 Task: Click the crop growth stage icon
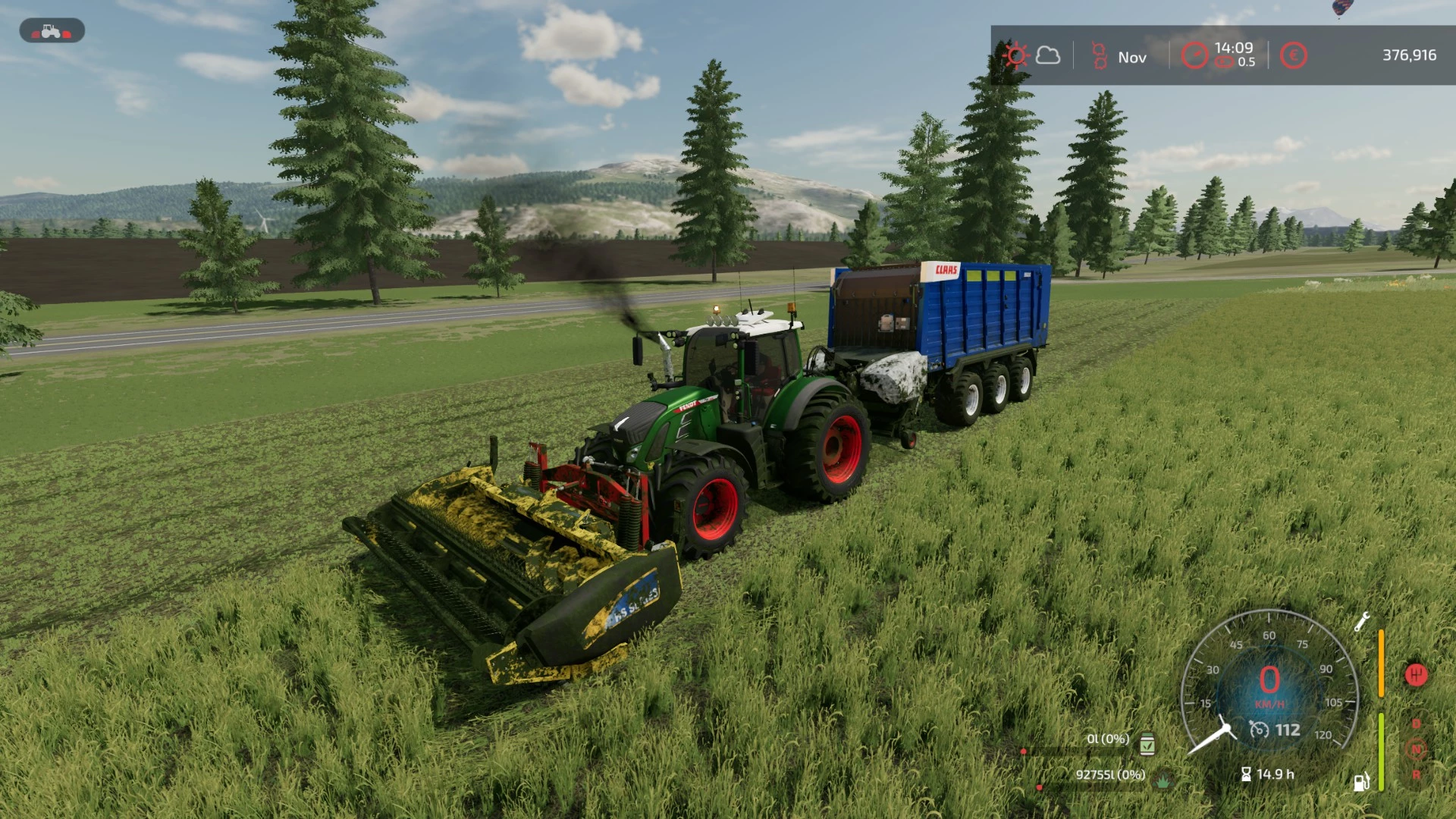1100,55
